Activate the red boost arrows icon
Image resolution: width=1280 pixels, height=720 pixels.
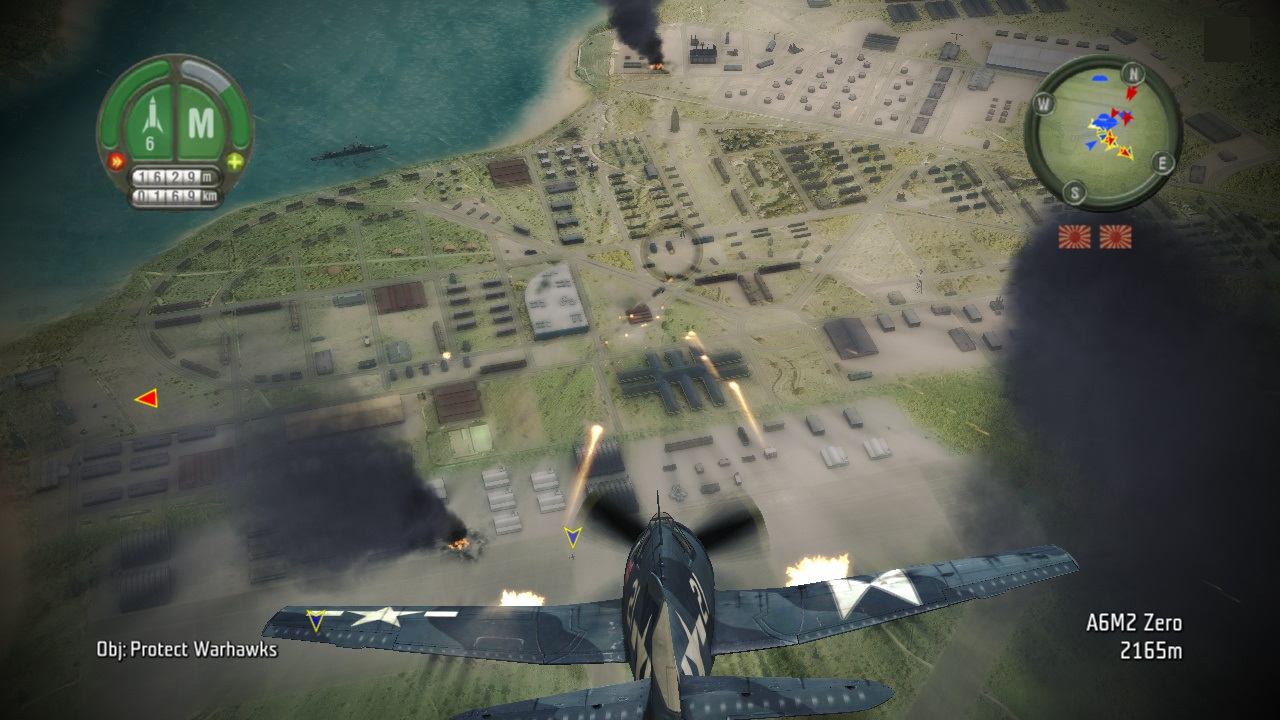coord(116,161)
